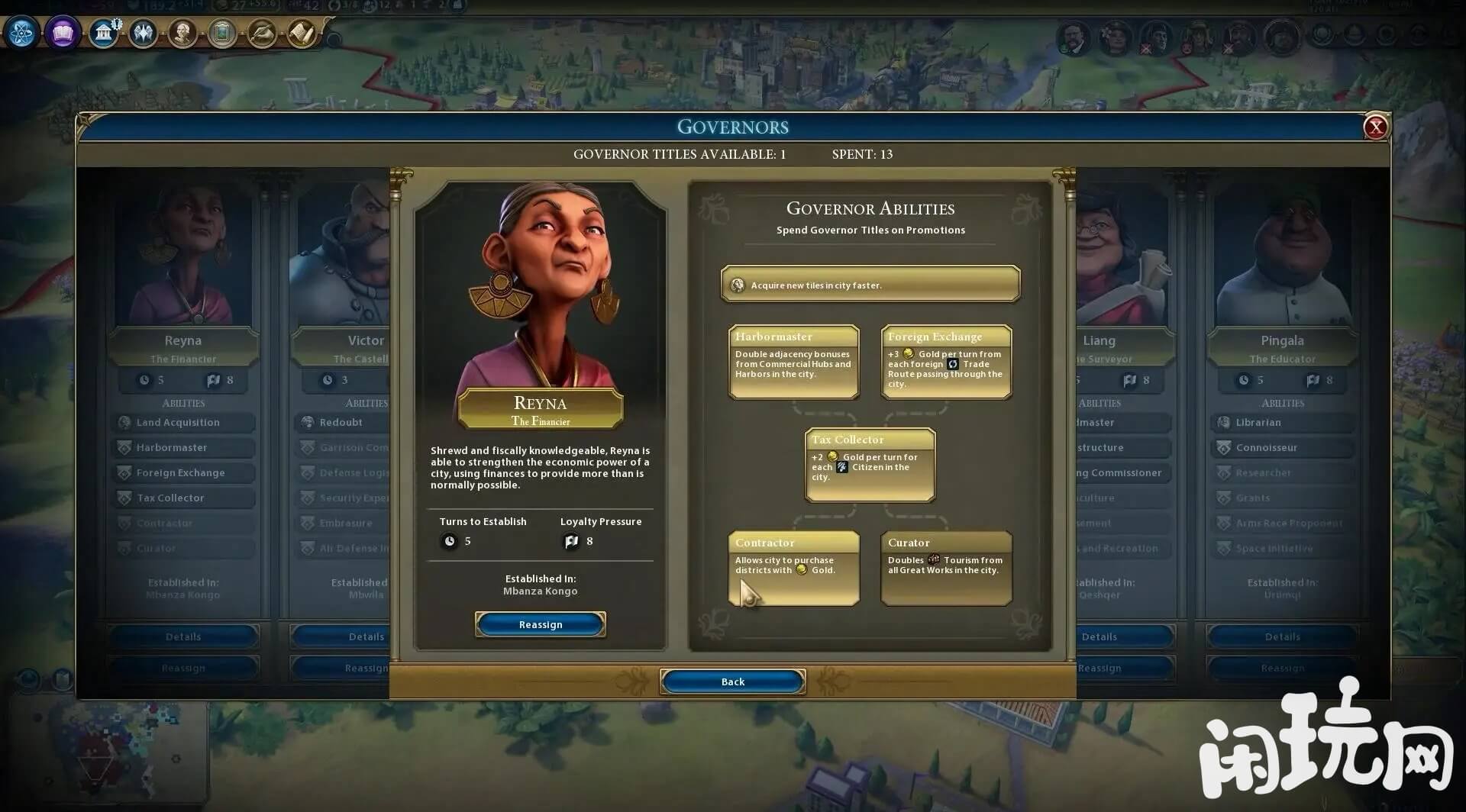Click the 'Acquire new tiles' ability bar

[x=870, y=285]
